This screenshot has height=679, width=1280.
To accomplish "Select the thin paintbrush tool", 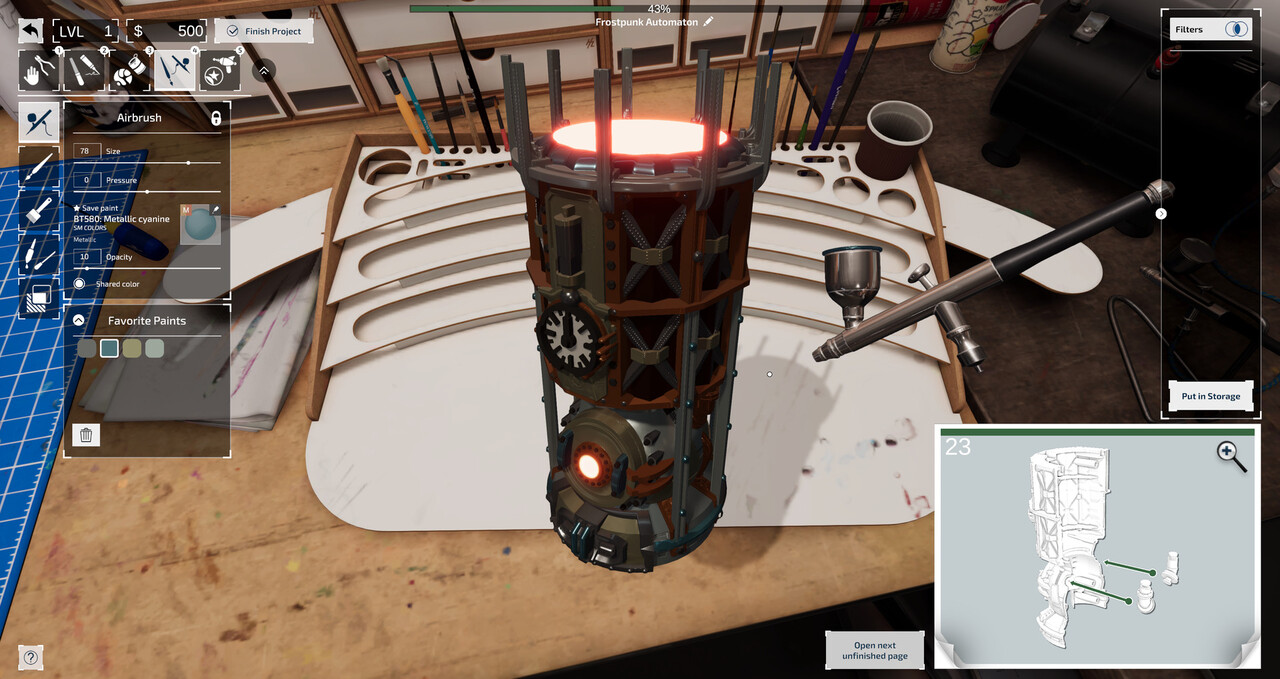I will coord(39,167).
